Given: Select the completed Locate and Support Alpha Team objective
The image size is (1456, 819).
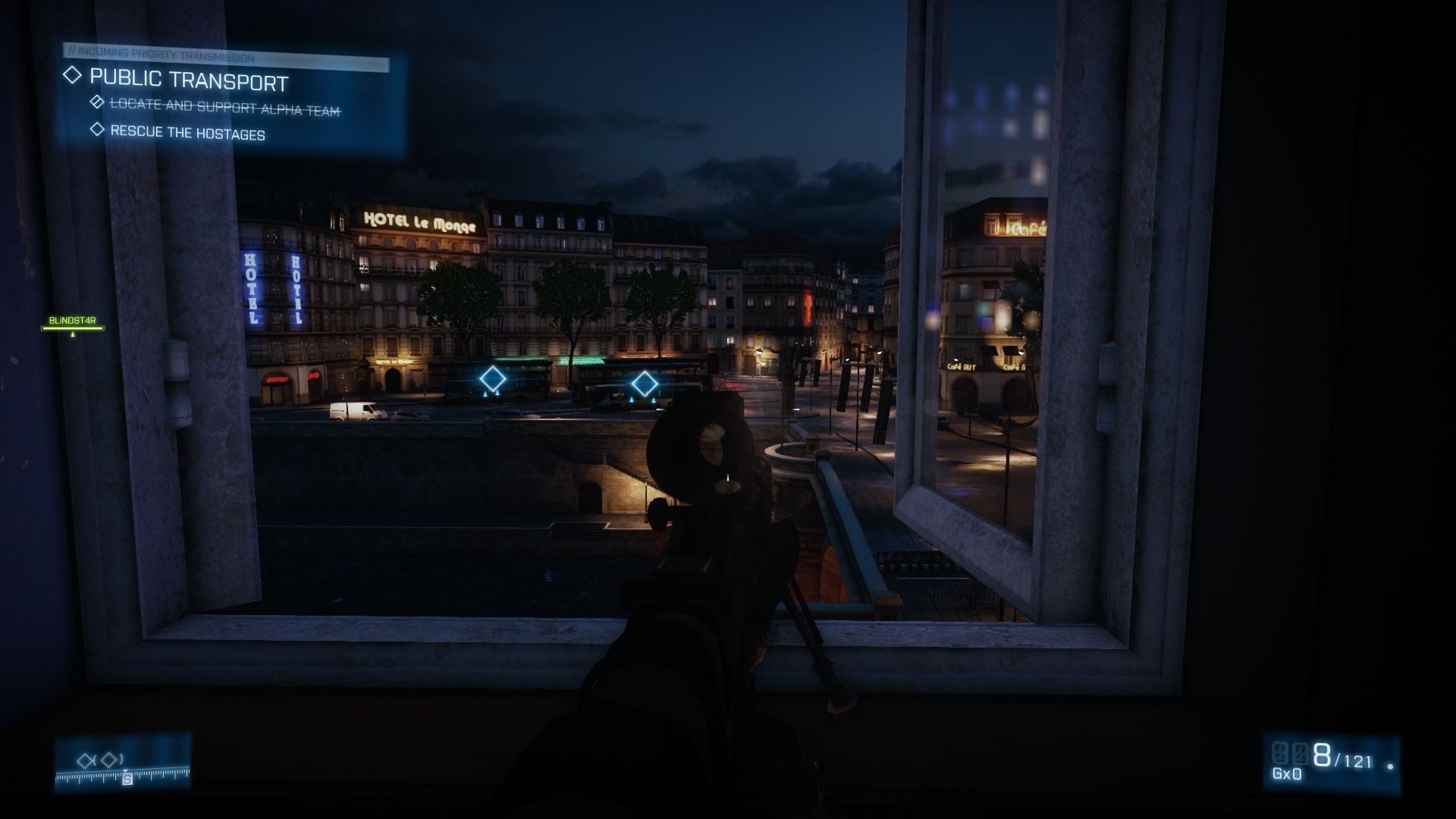Looking at the screenshot, I should pos(224,107).
